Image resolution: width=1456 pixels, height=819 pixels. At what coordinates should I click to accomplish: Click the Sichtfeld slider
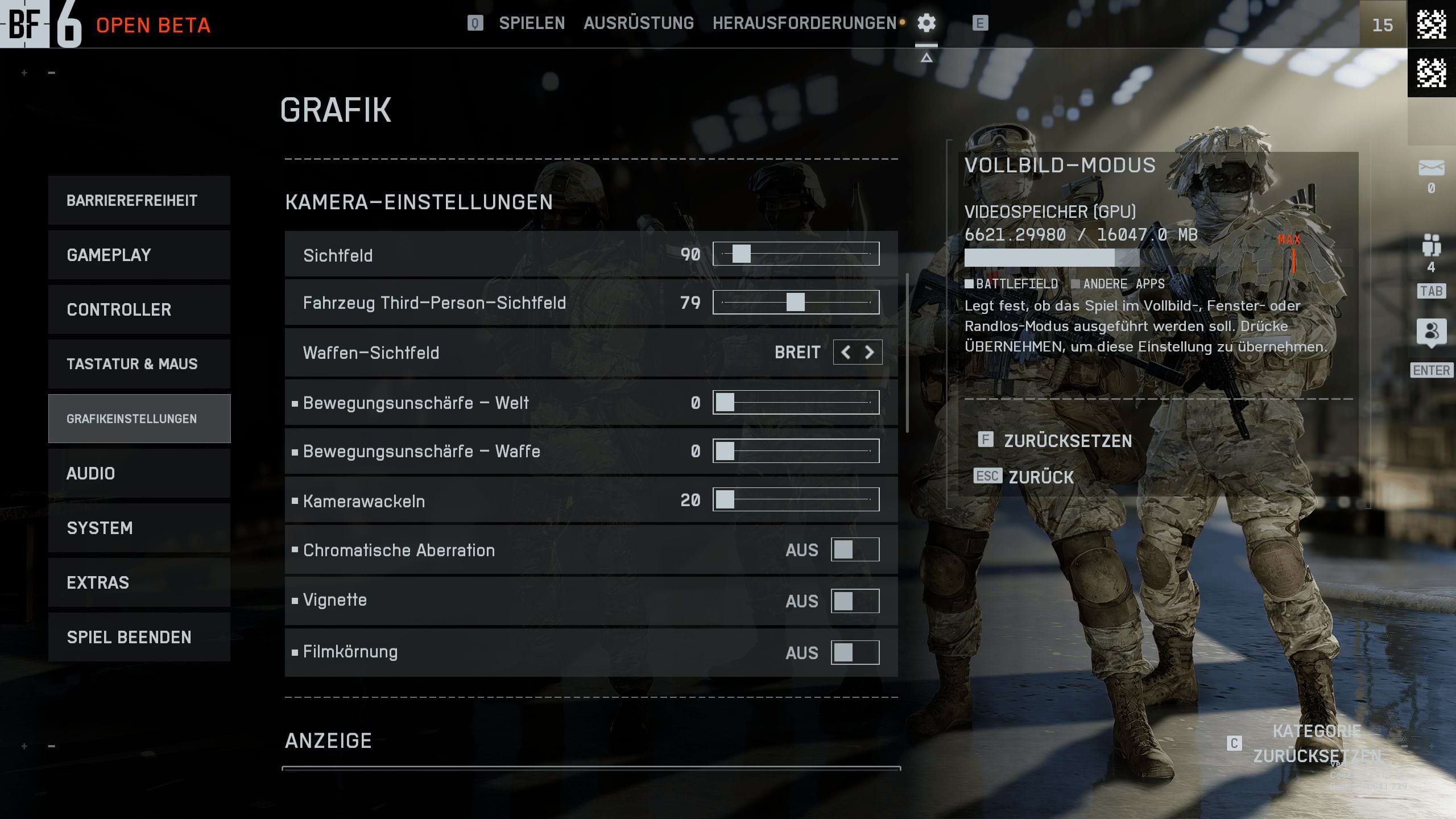click(796, 254)
